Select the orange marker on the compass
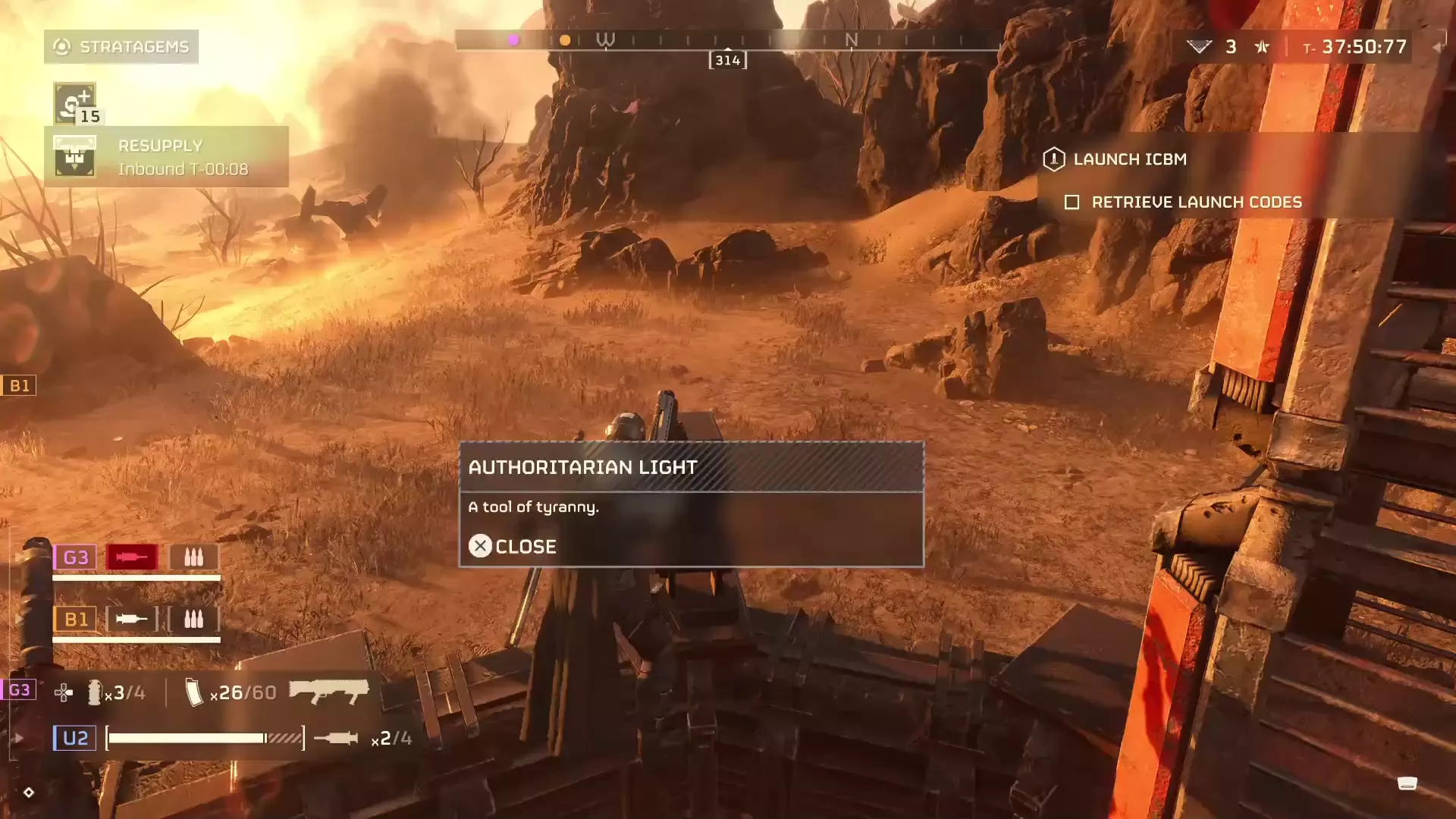 pyautogui.click(x=565, y=40)
